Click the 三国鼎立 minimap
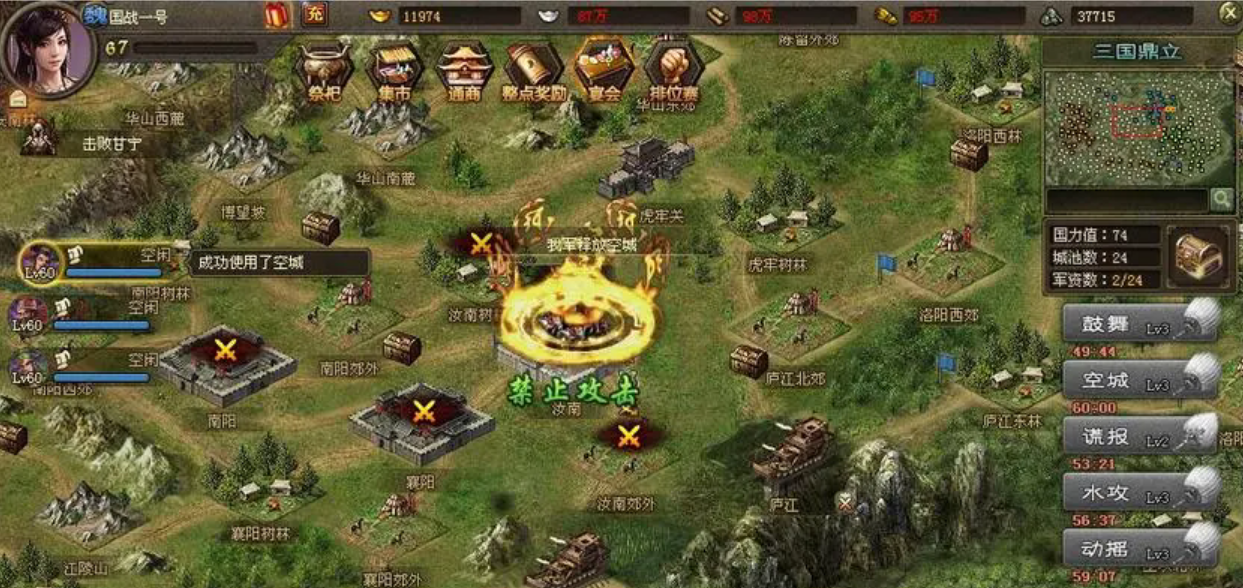Viewport: 1243px width, 588px height. pos(1138,126)
